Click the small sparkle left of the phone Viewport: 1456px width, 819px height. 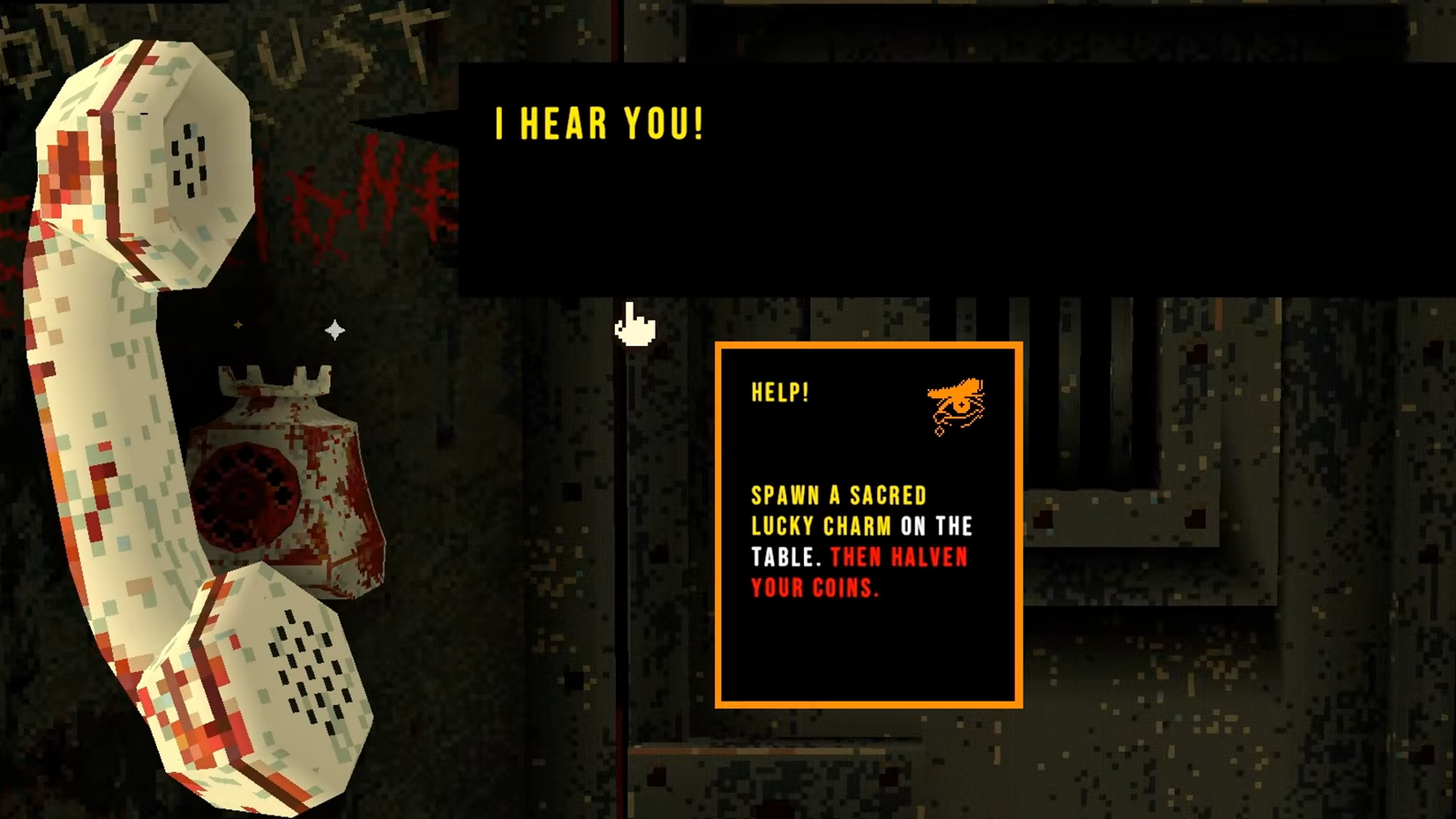[236, 323]
